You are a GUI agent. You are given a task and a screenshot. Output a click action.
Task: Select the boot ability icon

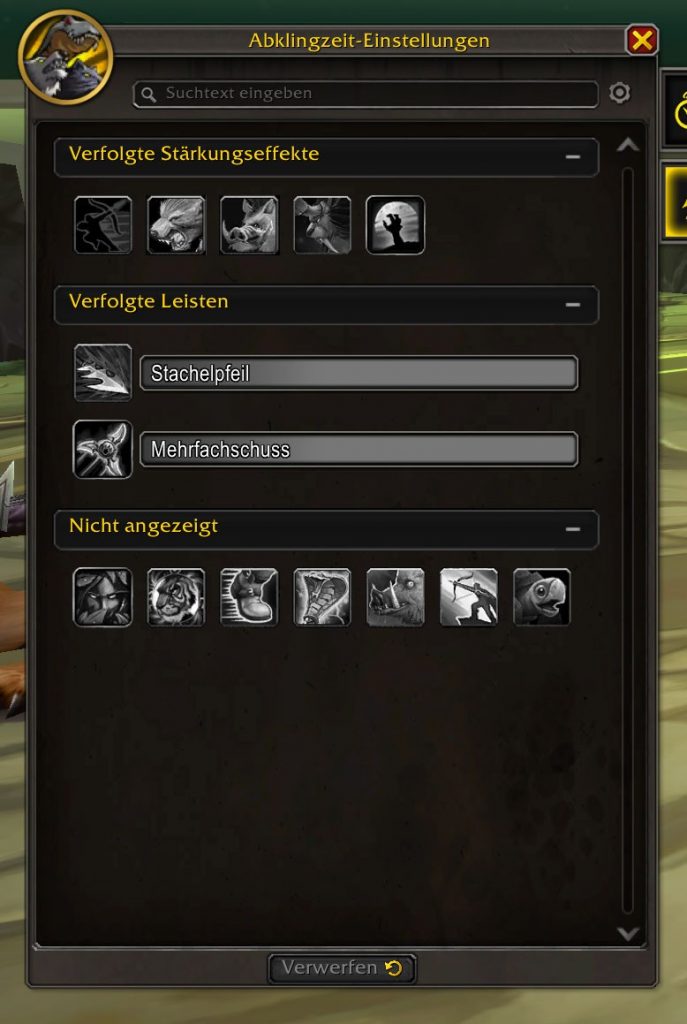[249, 597]
